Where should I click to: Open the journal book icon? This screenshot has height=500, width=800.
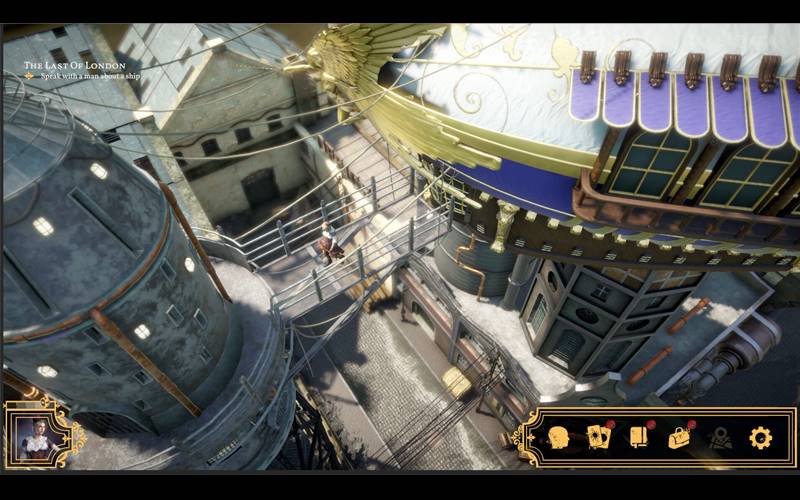[639, 437]
